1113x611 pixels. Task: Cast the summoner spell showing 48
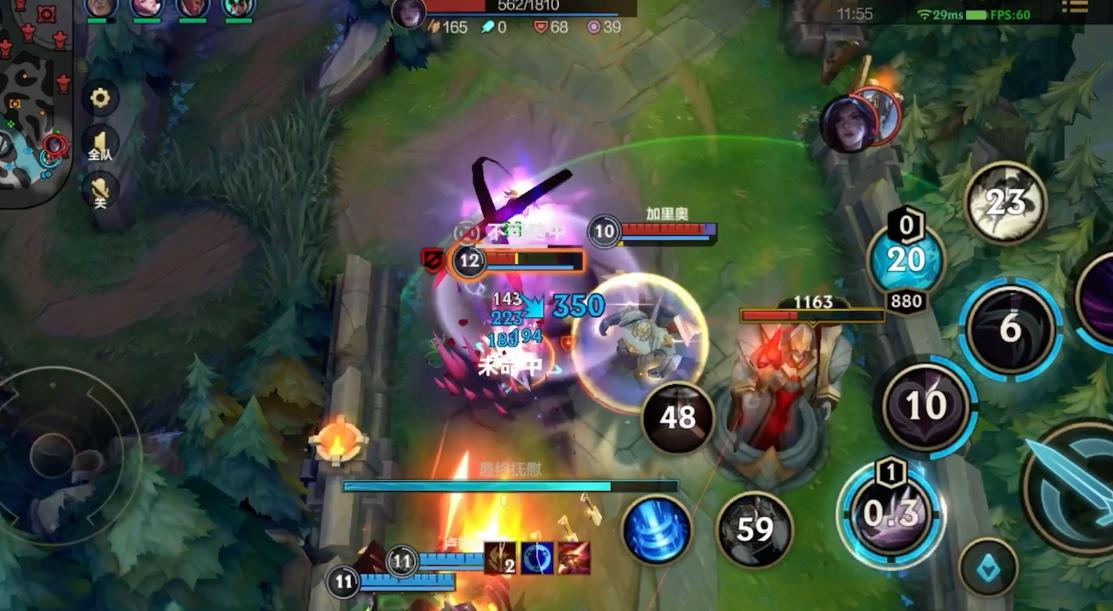[x=678, y=417]
